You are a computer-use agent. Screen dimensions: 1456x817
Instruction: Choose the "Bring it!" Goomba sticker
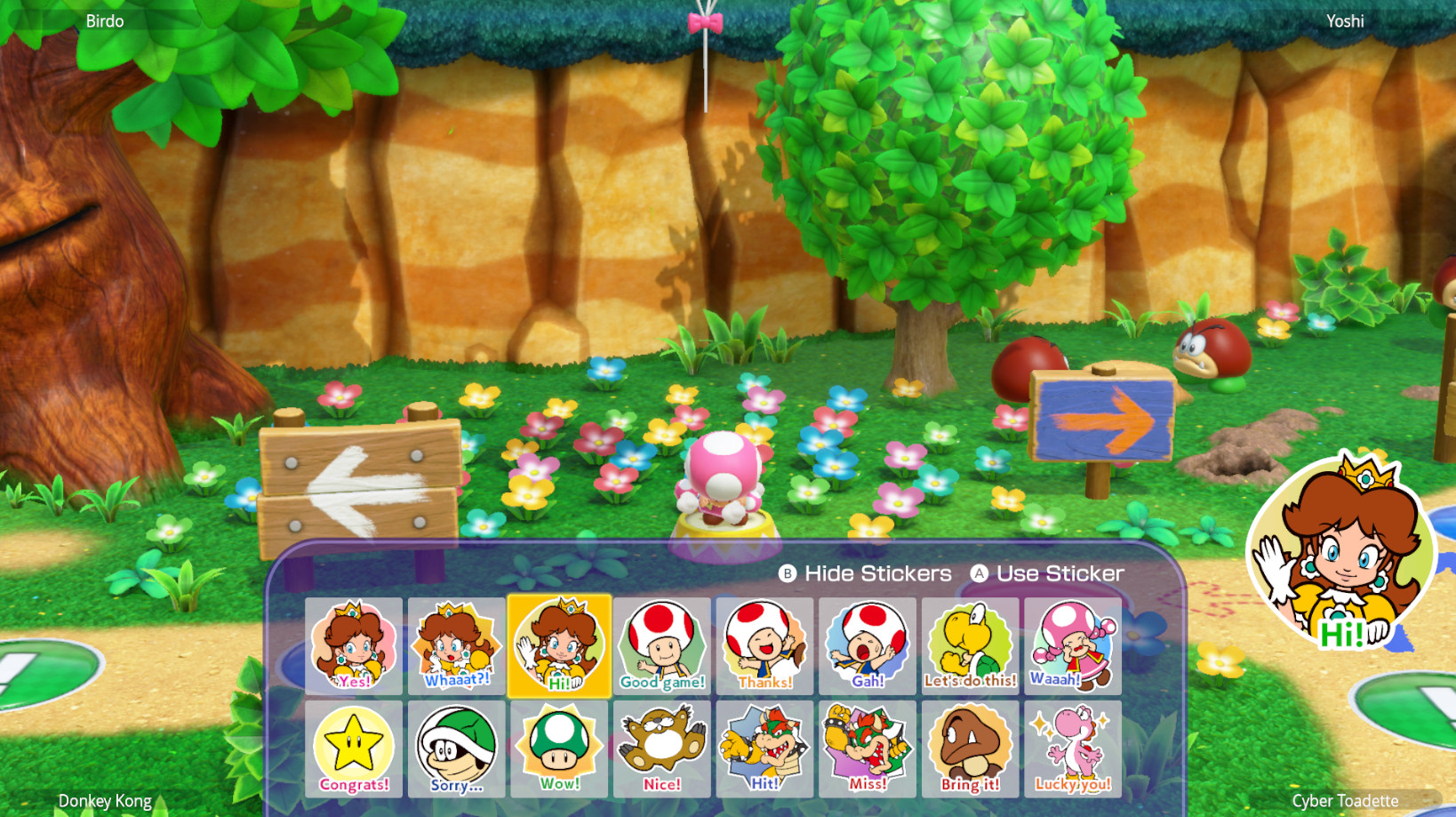[x=971, y=749]
